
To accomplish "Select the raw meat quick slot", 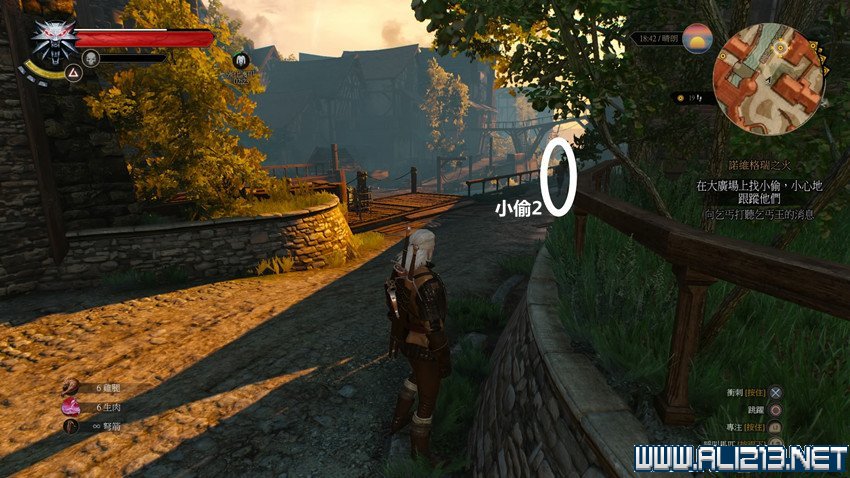I will pyautogui.click(x=71, y=406).
